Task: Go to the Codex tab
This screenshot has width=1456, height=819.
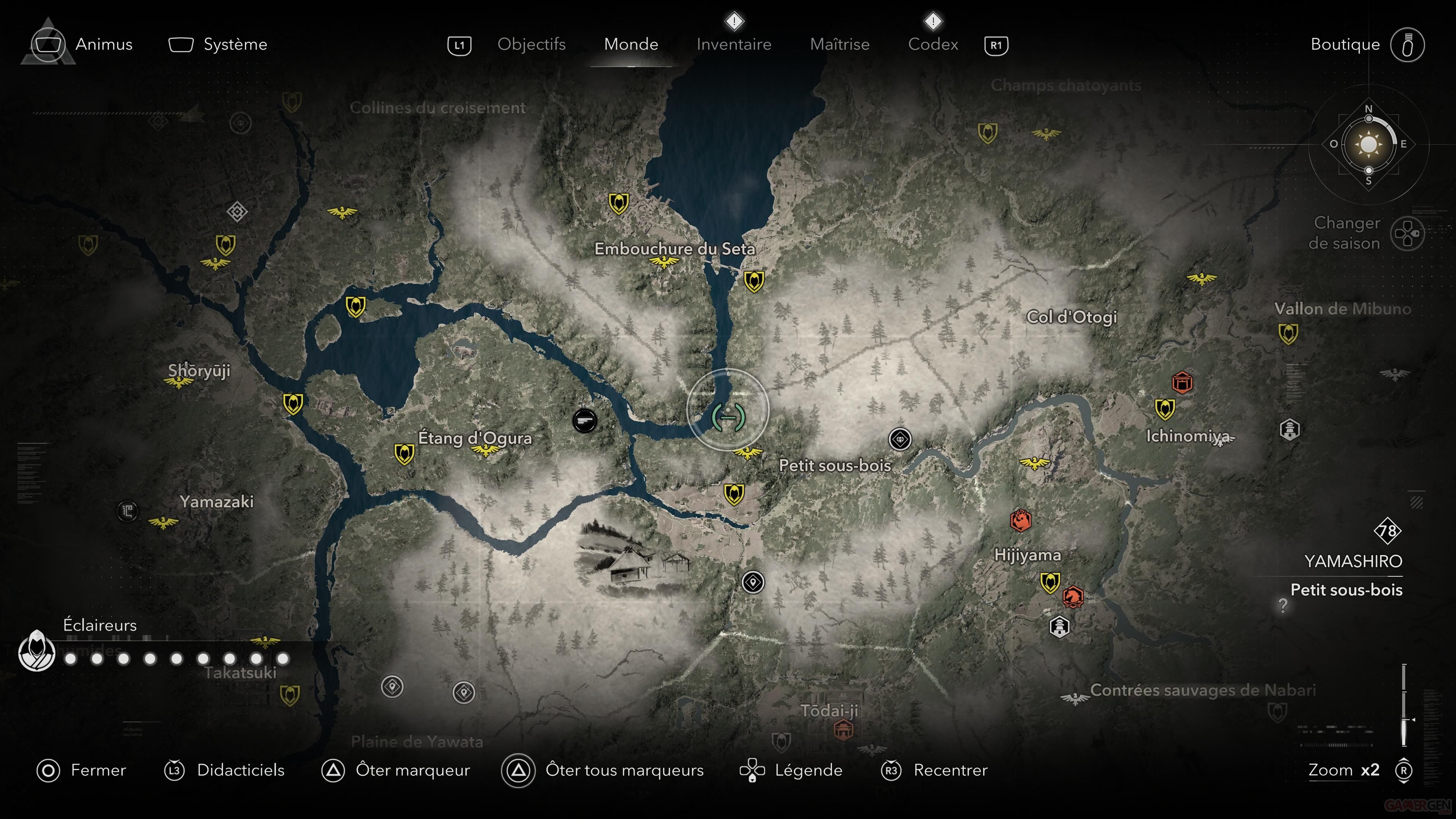Action: (933, 44)
